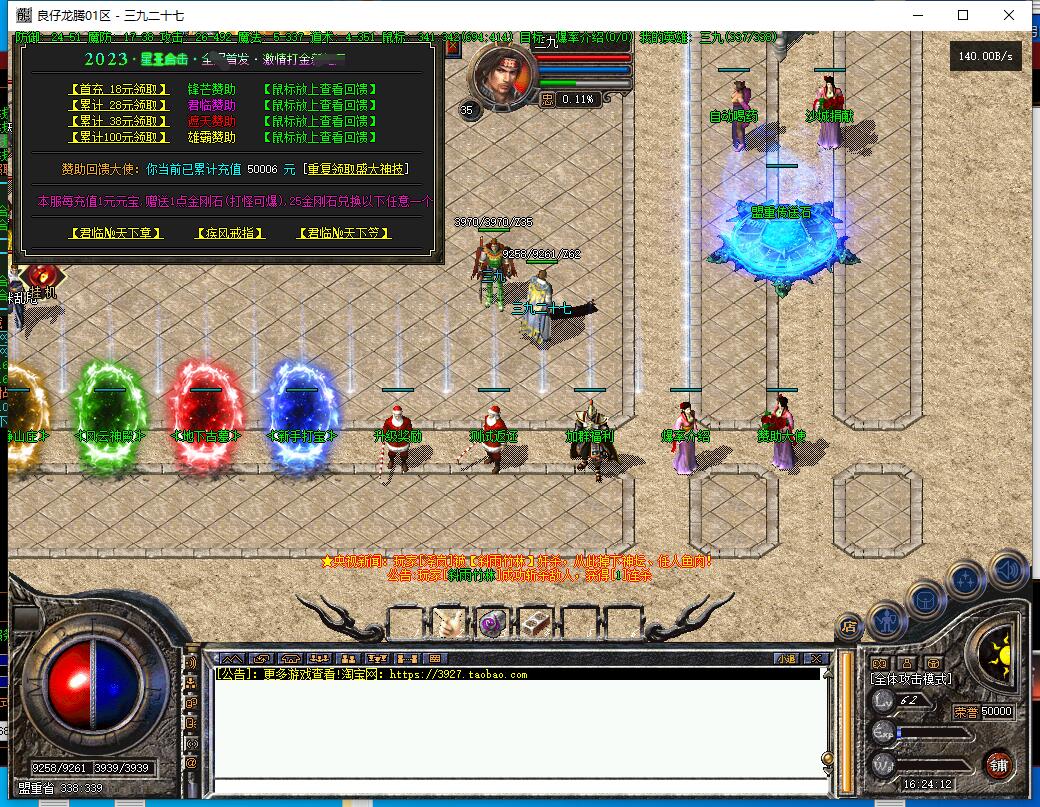Select the 君临№天下笠 exchange link
1040x807 pixels.
click(344, 233)
